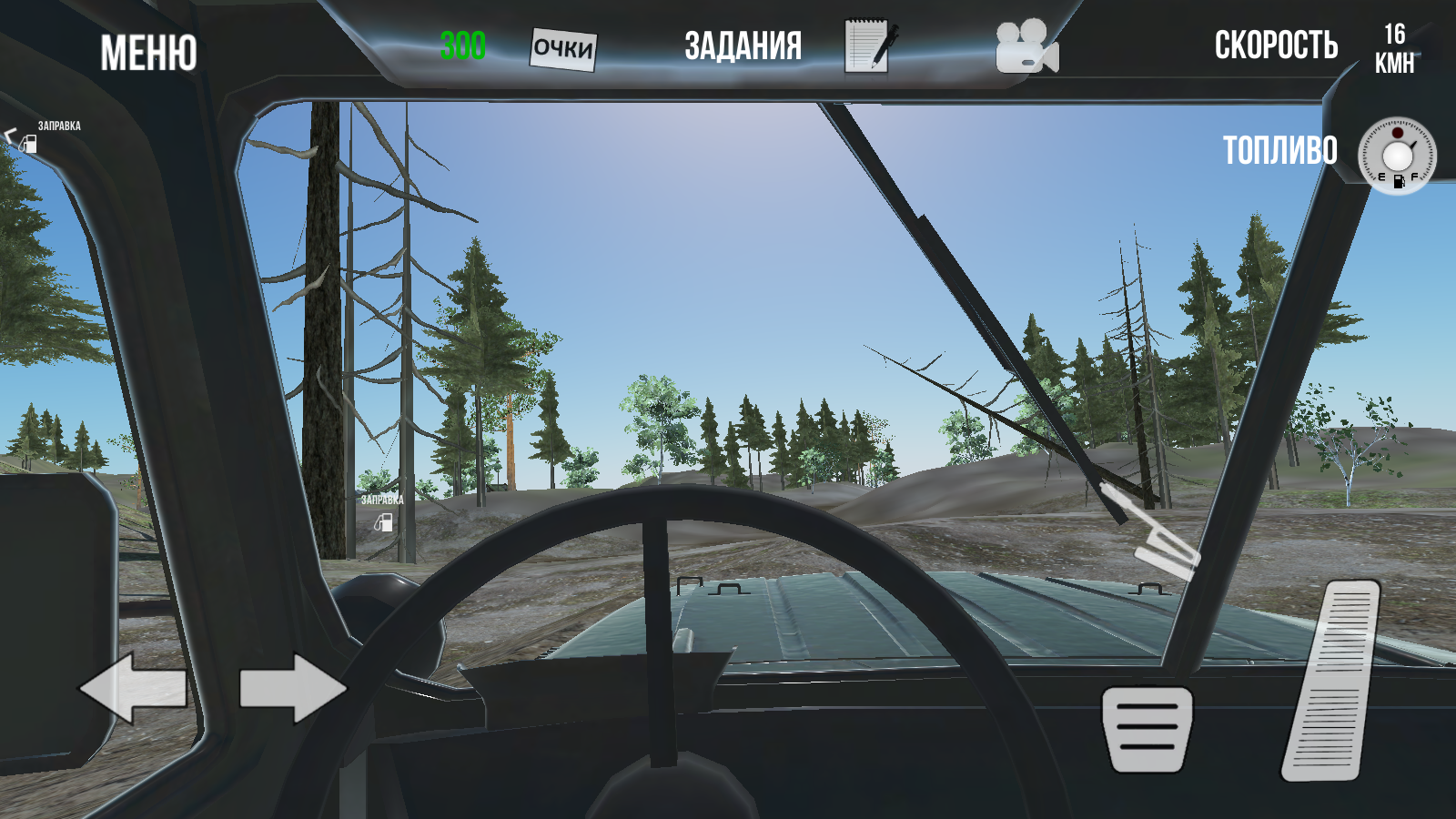
Task: Click the video camera icon to change view
Action: pyautogui.click(x=1026, y=47)
